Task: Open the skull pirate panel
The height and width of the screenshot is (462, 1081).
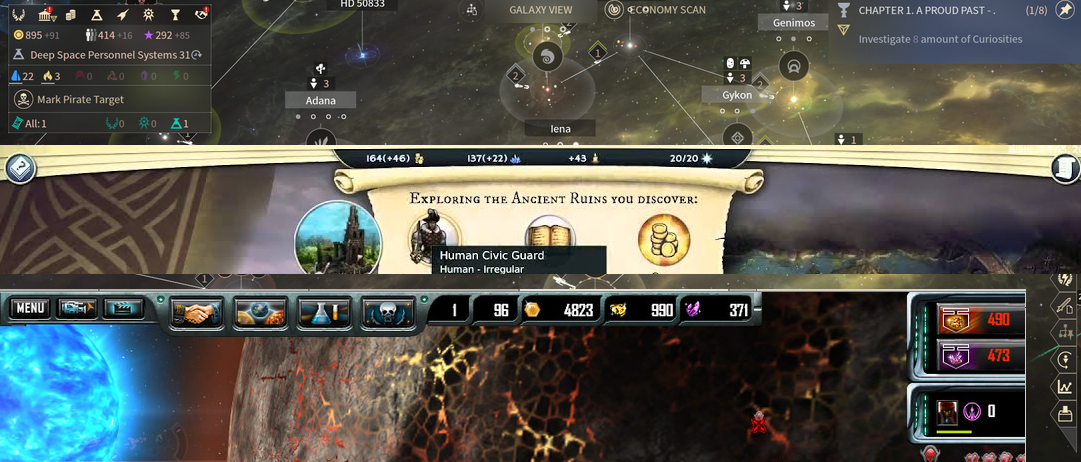Action: (x=388, y=311)
